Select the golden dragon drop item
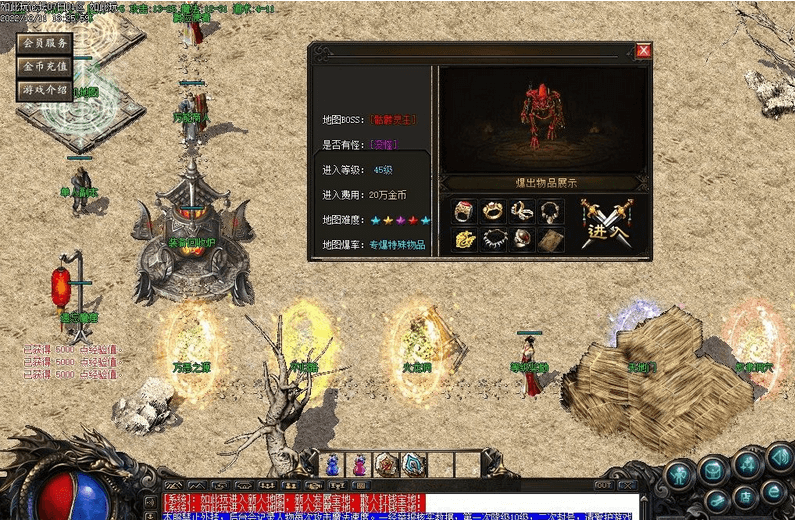 [x=464, y=240]
